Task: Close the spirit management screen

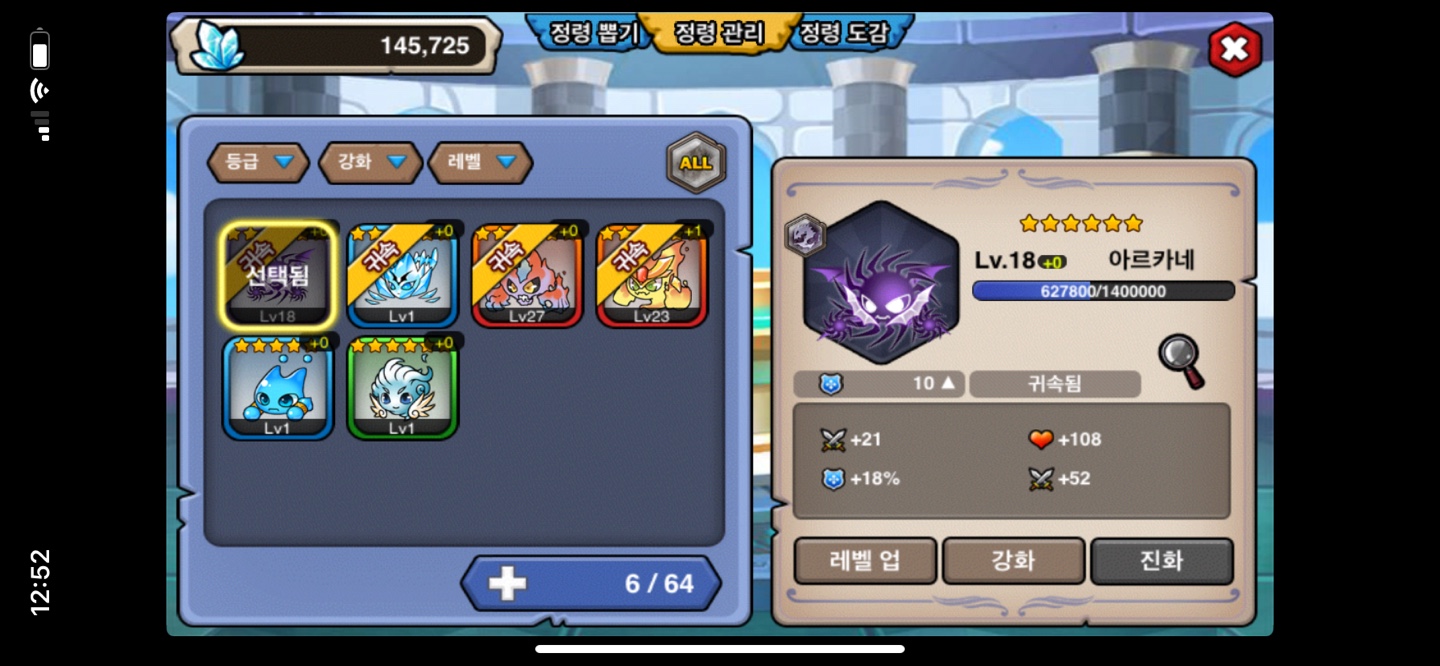Action: (1234, 49)
